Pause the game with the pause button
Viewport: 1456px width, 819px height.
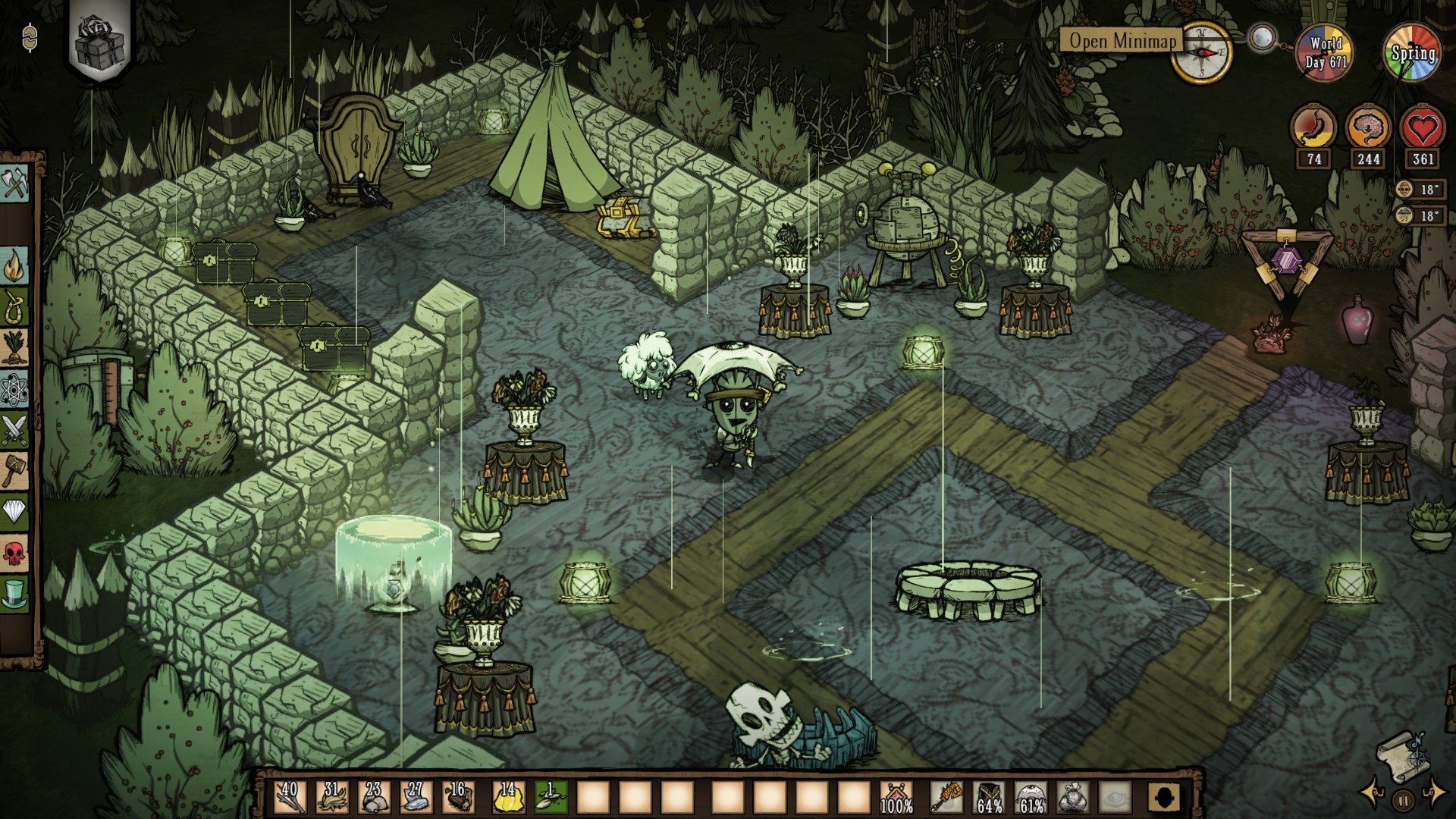pos(1403,799)
